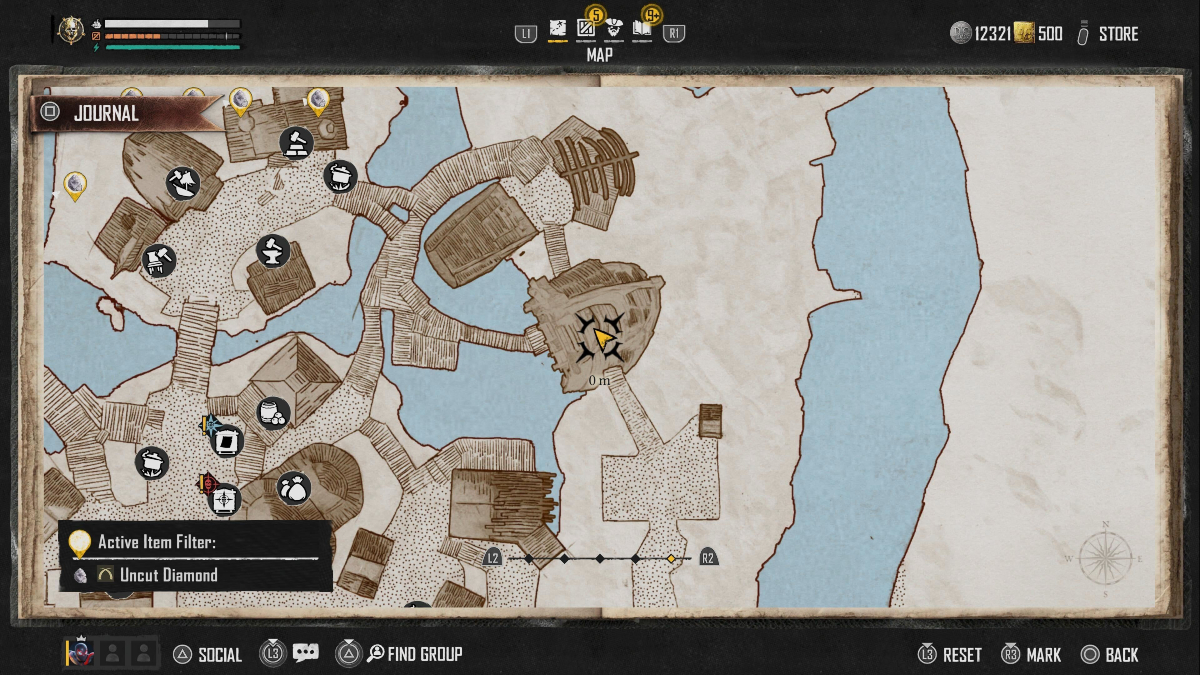This screenshot has width=1200, height=675.
Task: Place a mark on the map
Action: pyautogui.click(x=1043, y=655)
